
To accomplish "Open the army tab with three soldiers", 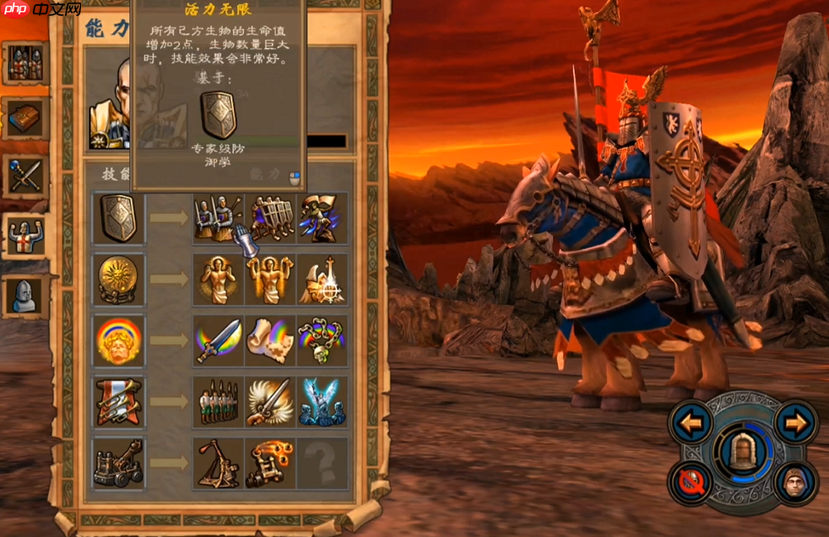I will 23,62.
